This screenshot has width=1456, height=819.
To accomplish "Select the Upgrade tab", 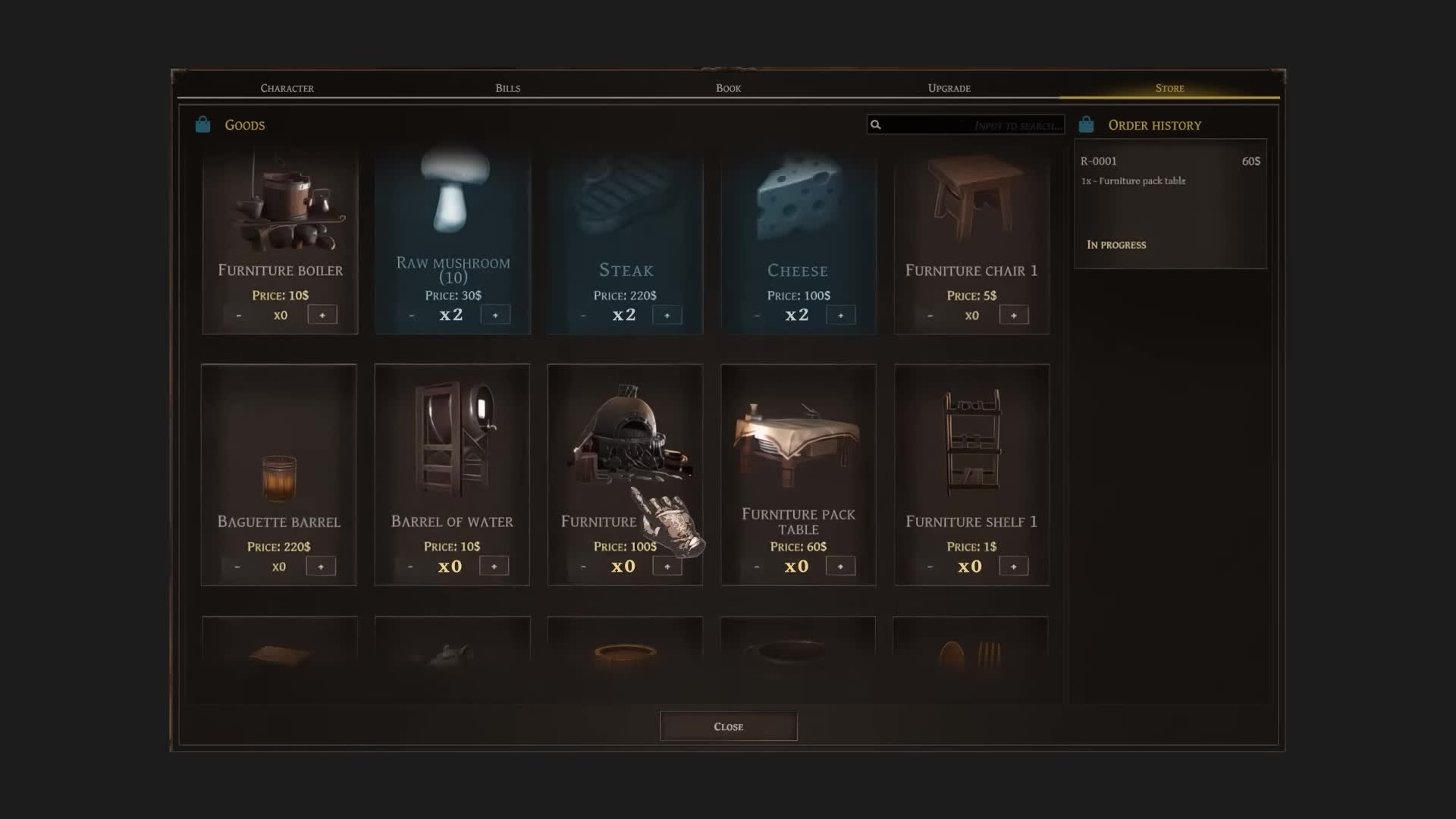I will click(949, 88).
